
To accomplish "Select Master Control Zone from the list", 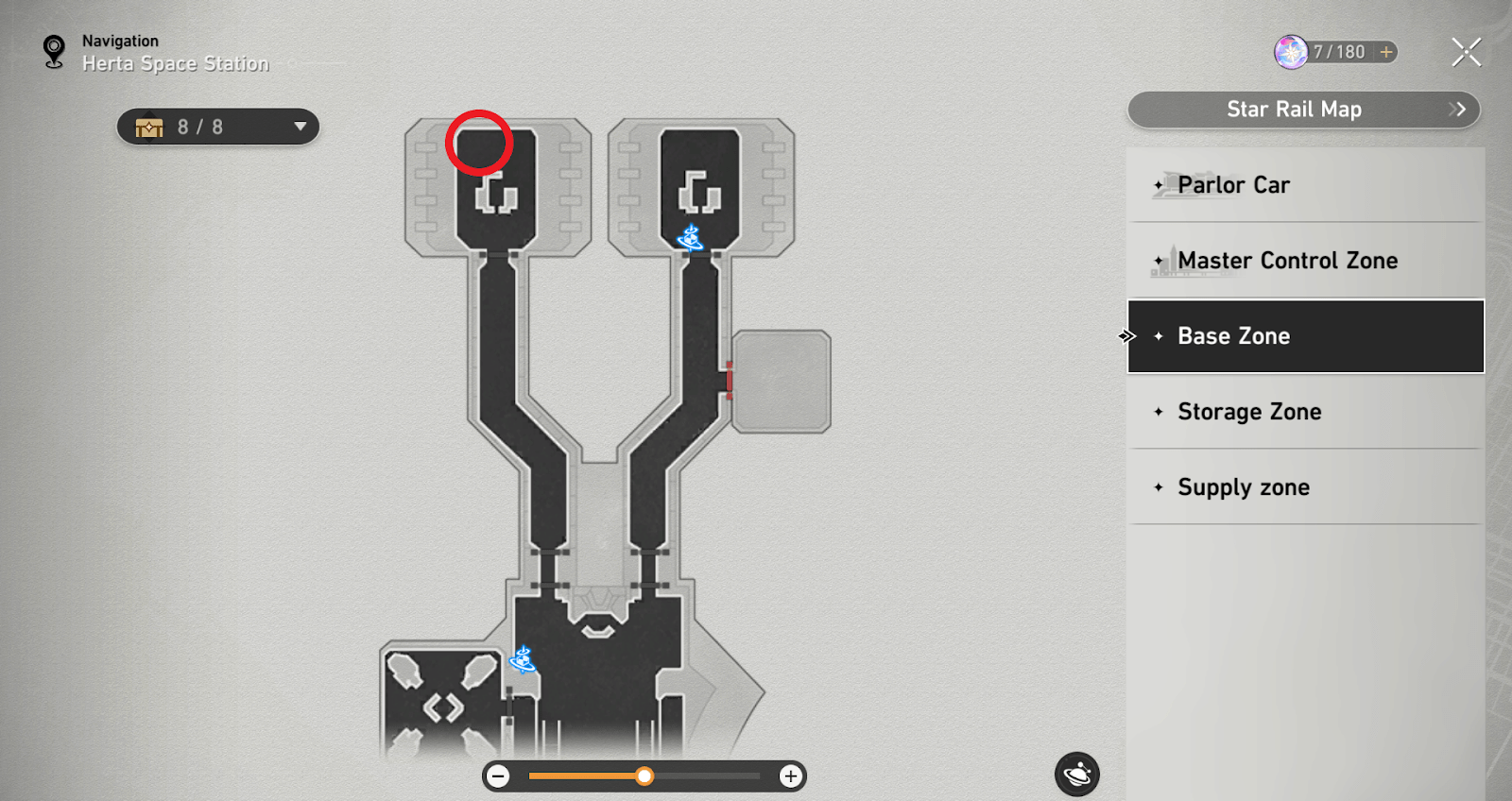I will (1288, 260).
